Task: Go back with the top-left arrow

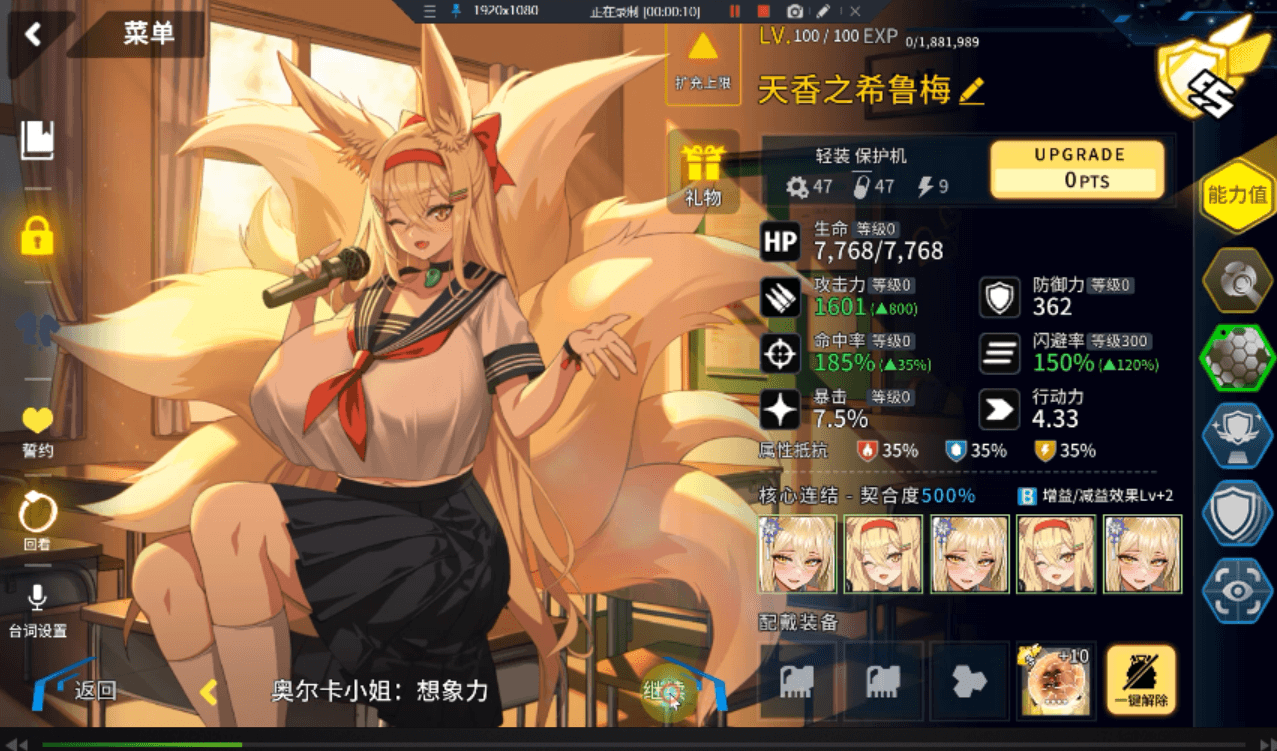Action: (x=33, y=35)
